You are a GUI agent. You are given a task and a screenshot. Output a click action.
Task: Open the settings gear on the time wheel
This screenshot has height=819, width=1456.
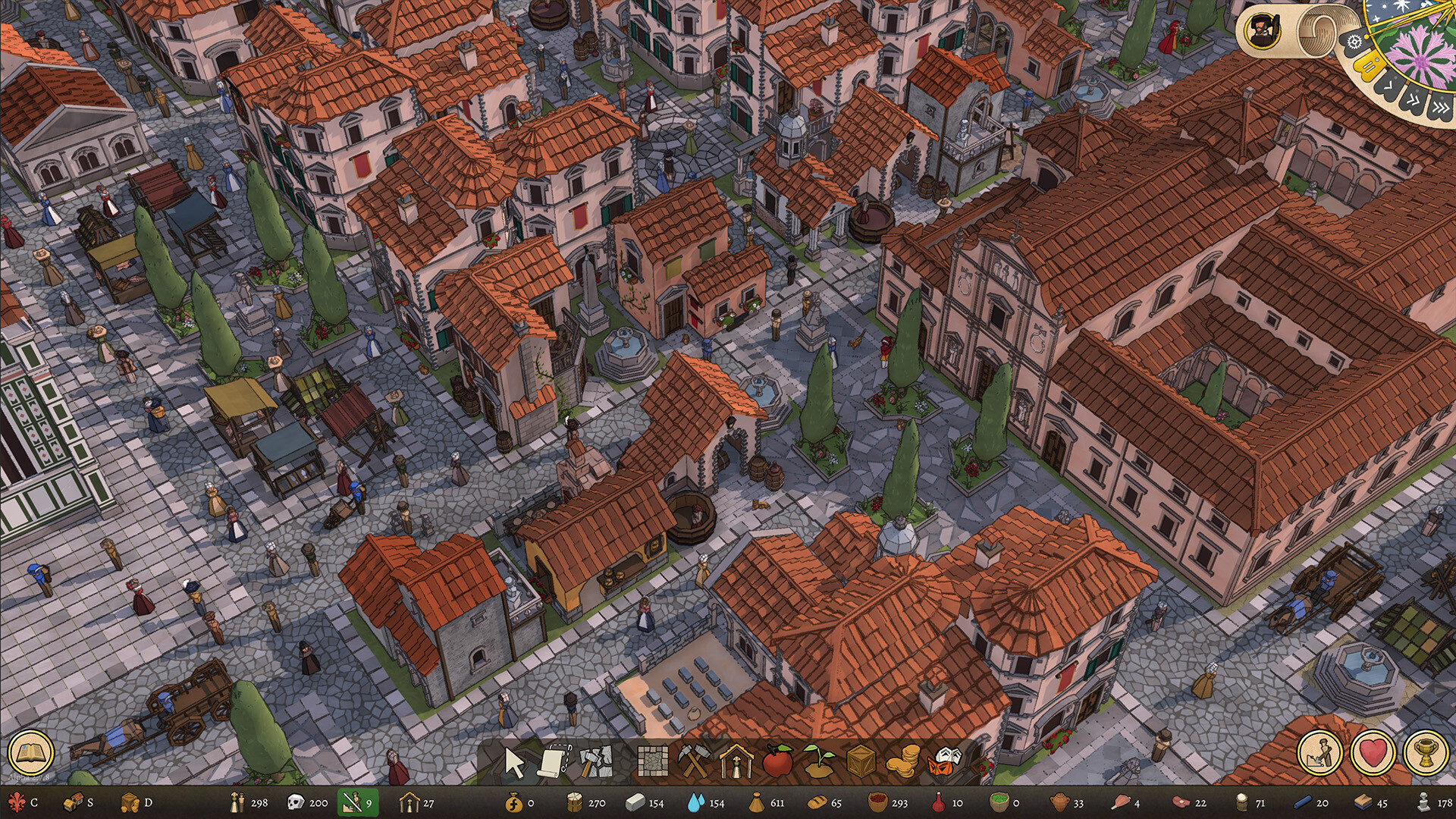1354,42
